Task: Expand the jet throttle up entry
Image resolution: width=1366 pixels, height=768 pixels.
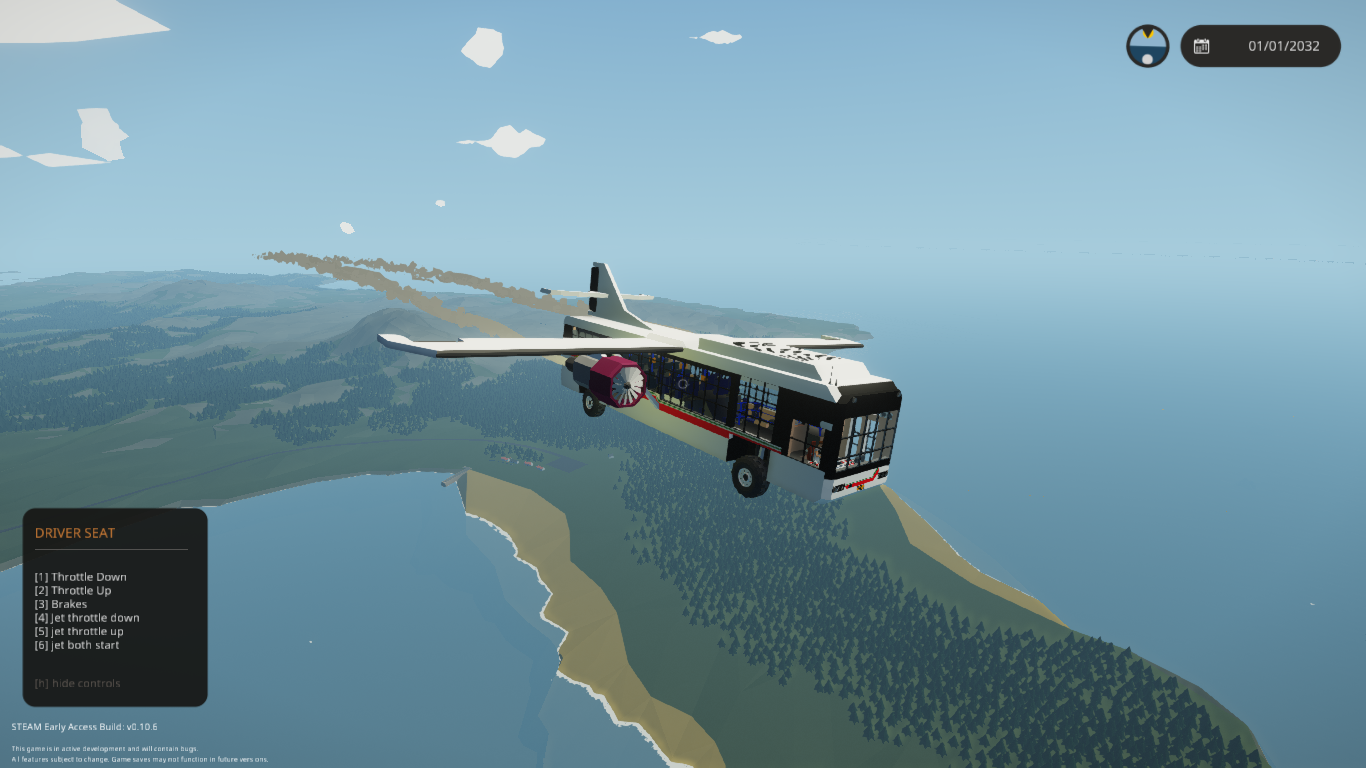Action: 80,631
